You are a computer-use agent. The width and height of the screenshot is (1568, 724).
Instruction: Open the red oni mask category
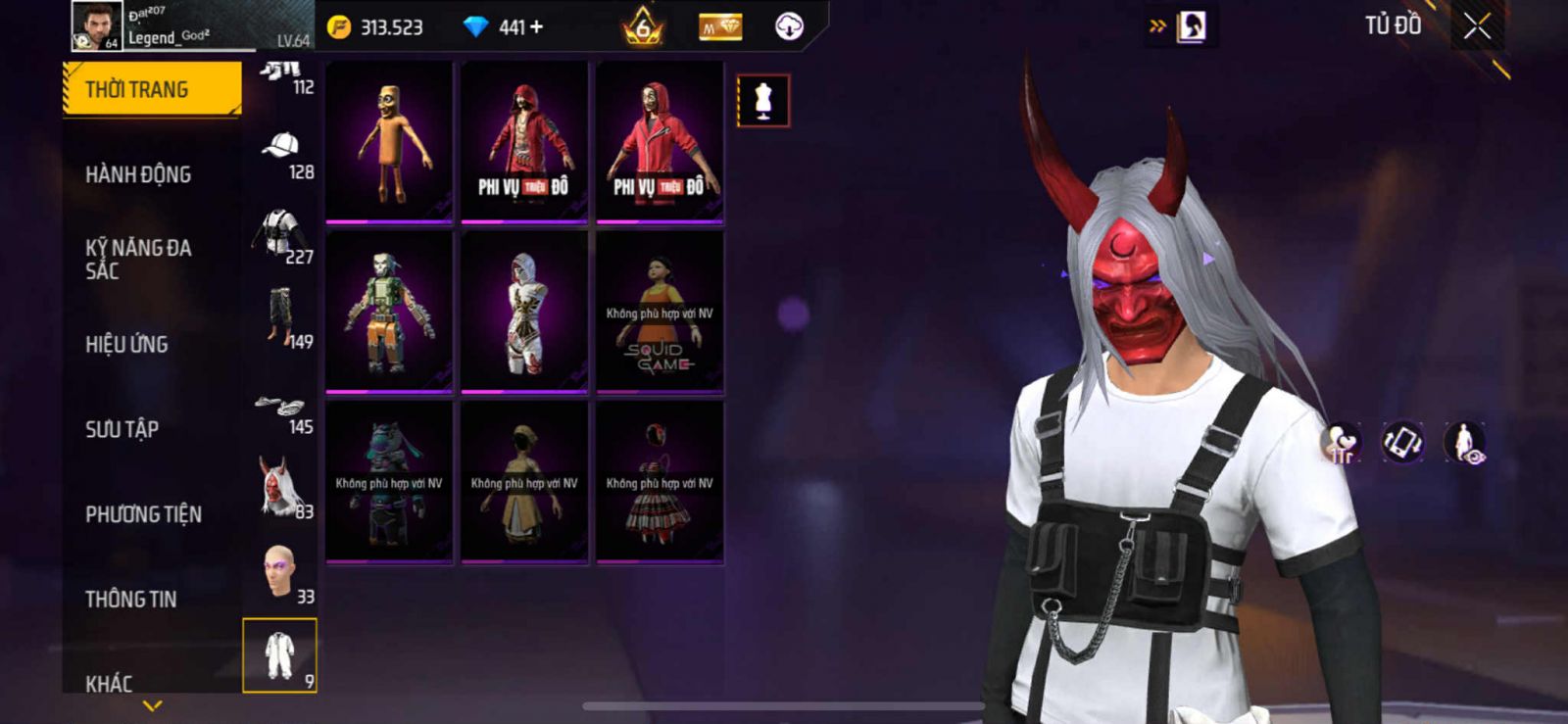pyautogui.click(x=281, y=487)
